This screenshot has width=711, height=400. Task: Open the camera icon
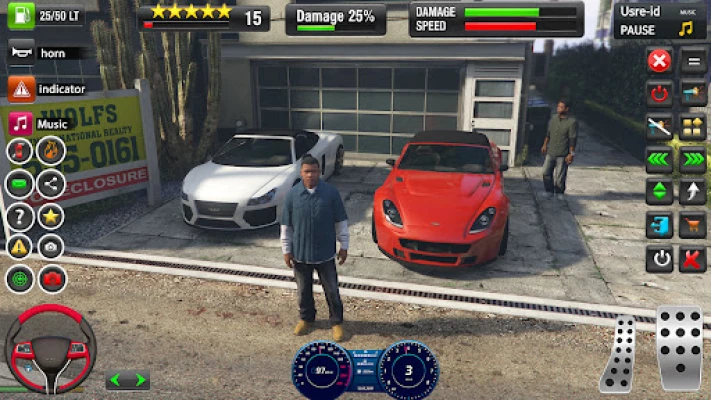point(51,246)
